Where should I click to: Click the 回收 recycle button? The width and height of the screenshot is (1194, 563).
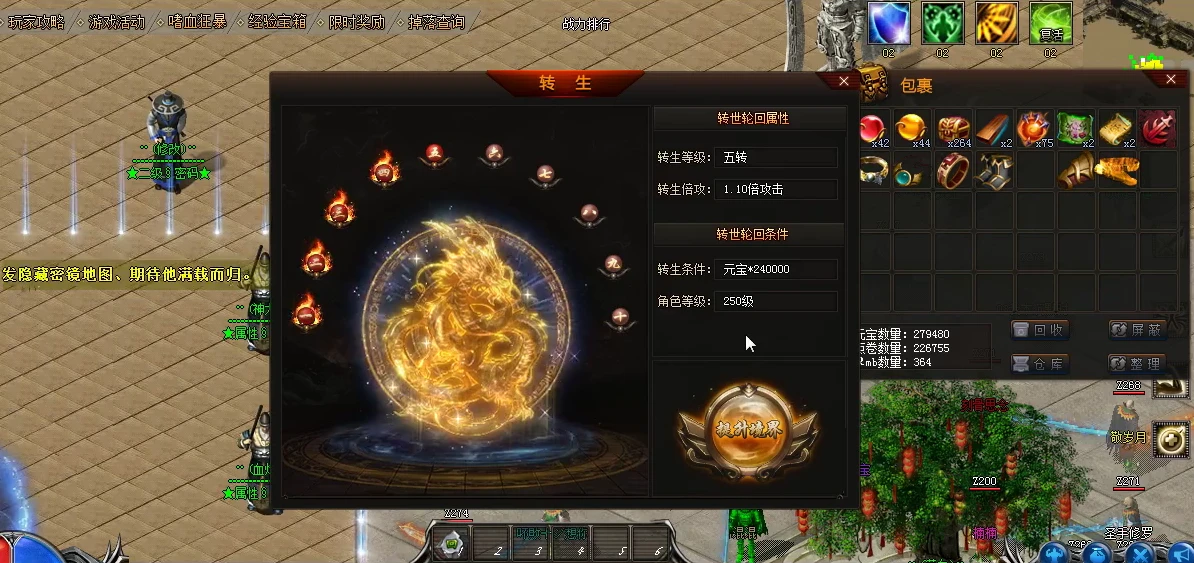coord(1040,330)
